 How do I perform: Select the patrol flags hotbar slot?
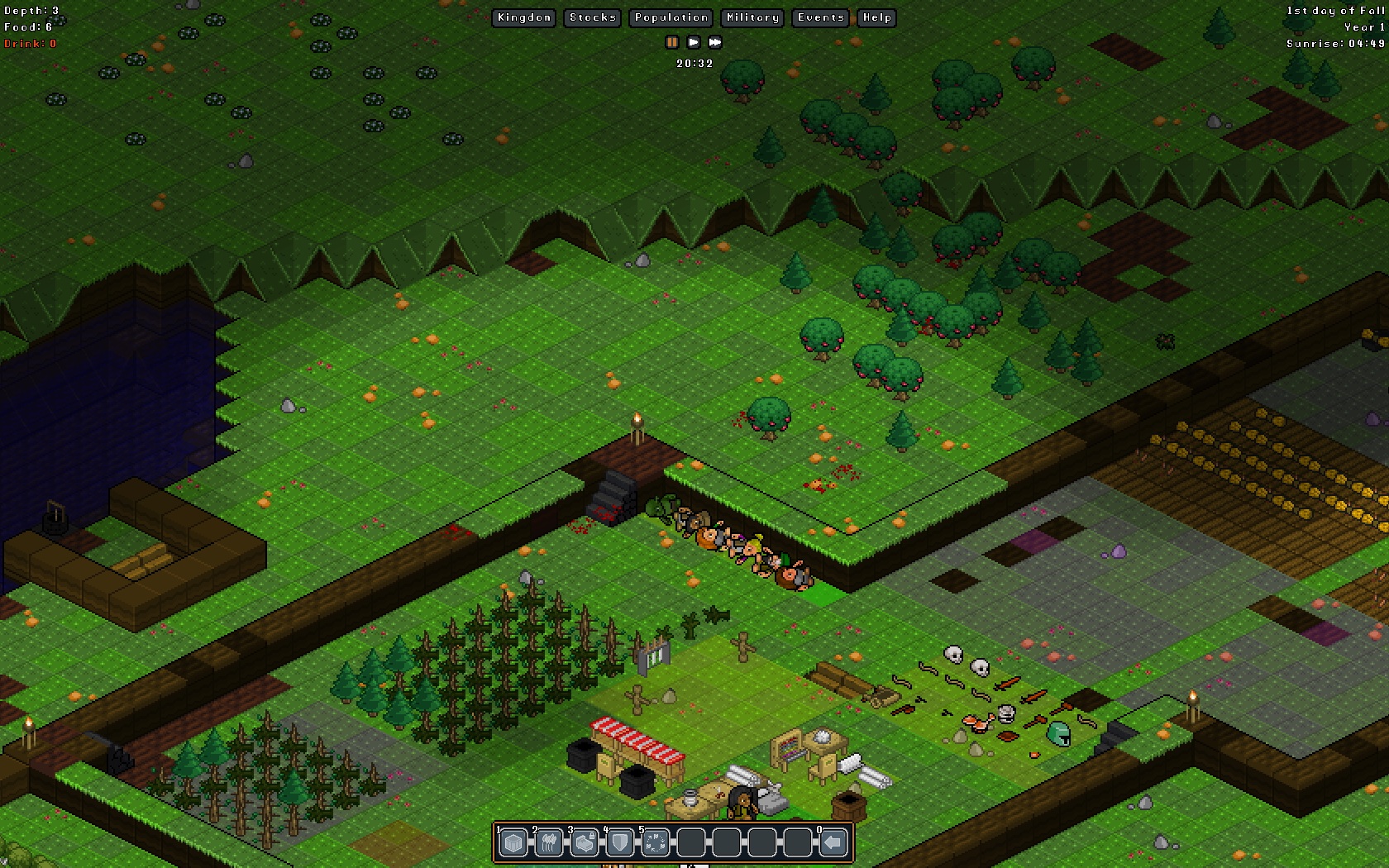[656, 843]
